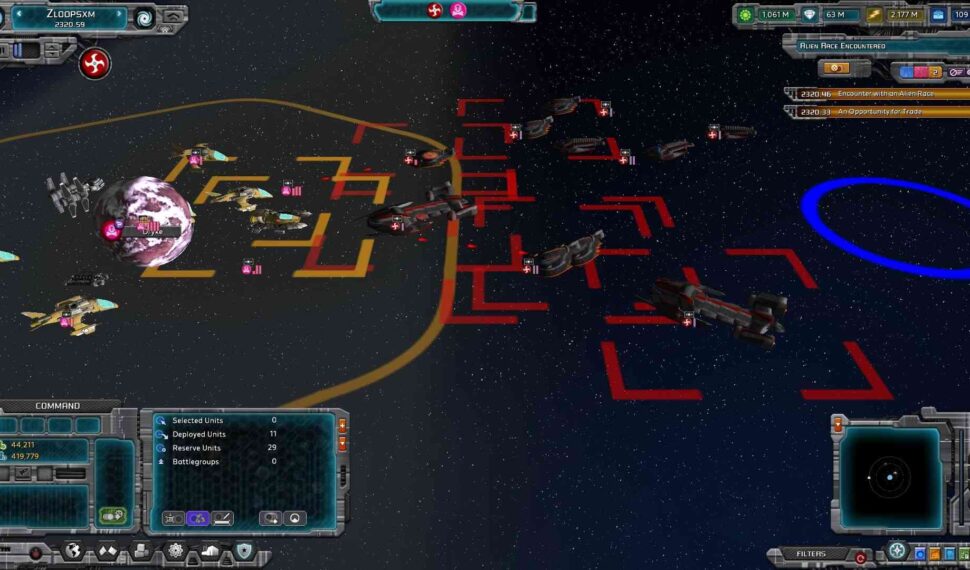Viewport: 970px width, 570px height.
Task: Open the Filters panel
Action: [x=811, y=553]
